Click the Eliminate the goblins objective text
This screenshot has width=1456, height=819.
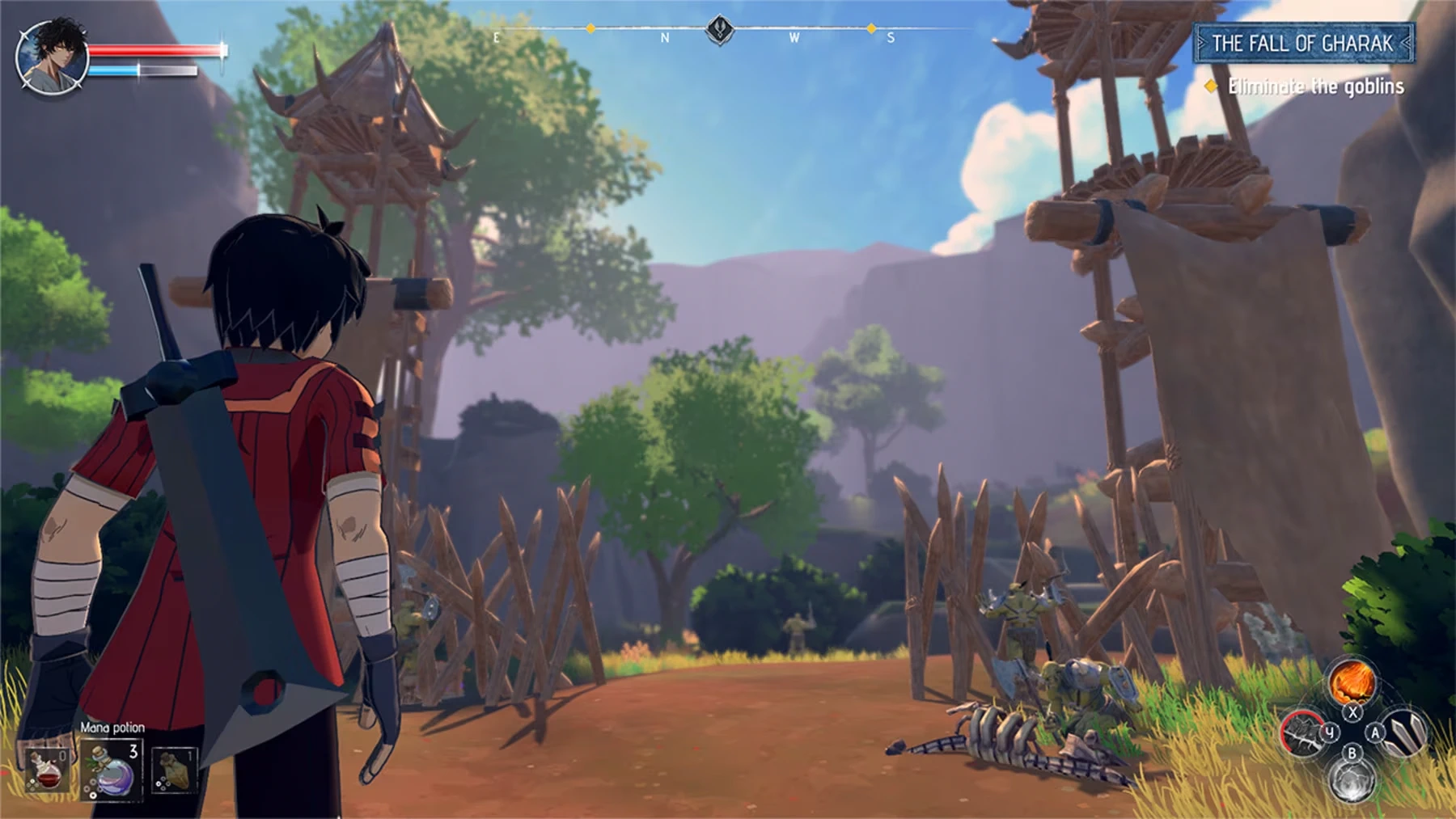(1317, 85)
